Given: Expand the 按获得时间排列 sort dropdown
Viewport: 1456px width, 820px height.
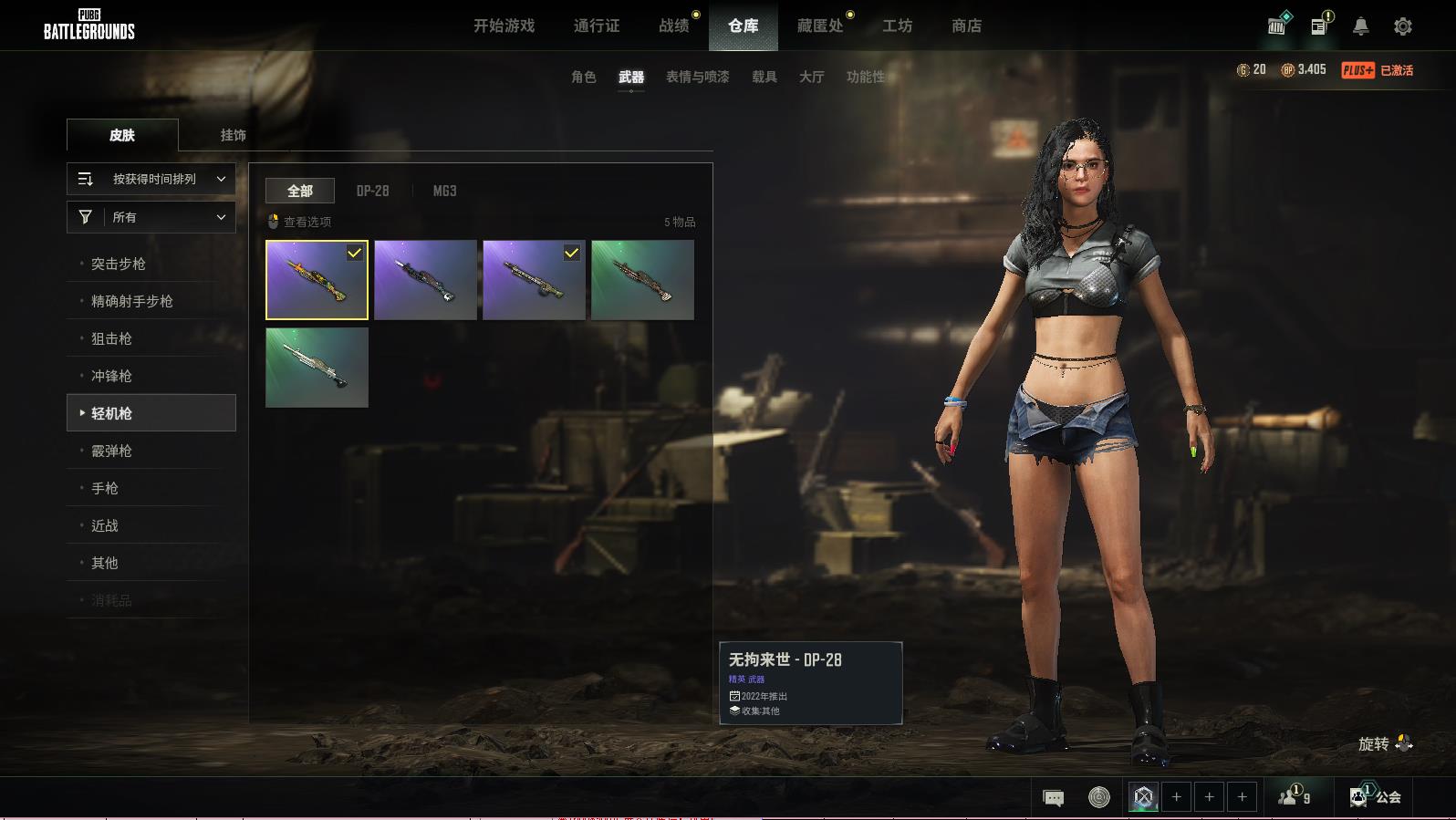Looking at the screenshot, I should [151, 180].
